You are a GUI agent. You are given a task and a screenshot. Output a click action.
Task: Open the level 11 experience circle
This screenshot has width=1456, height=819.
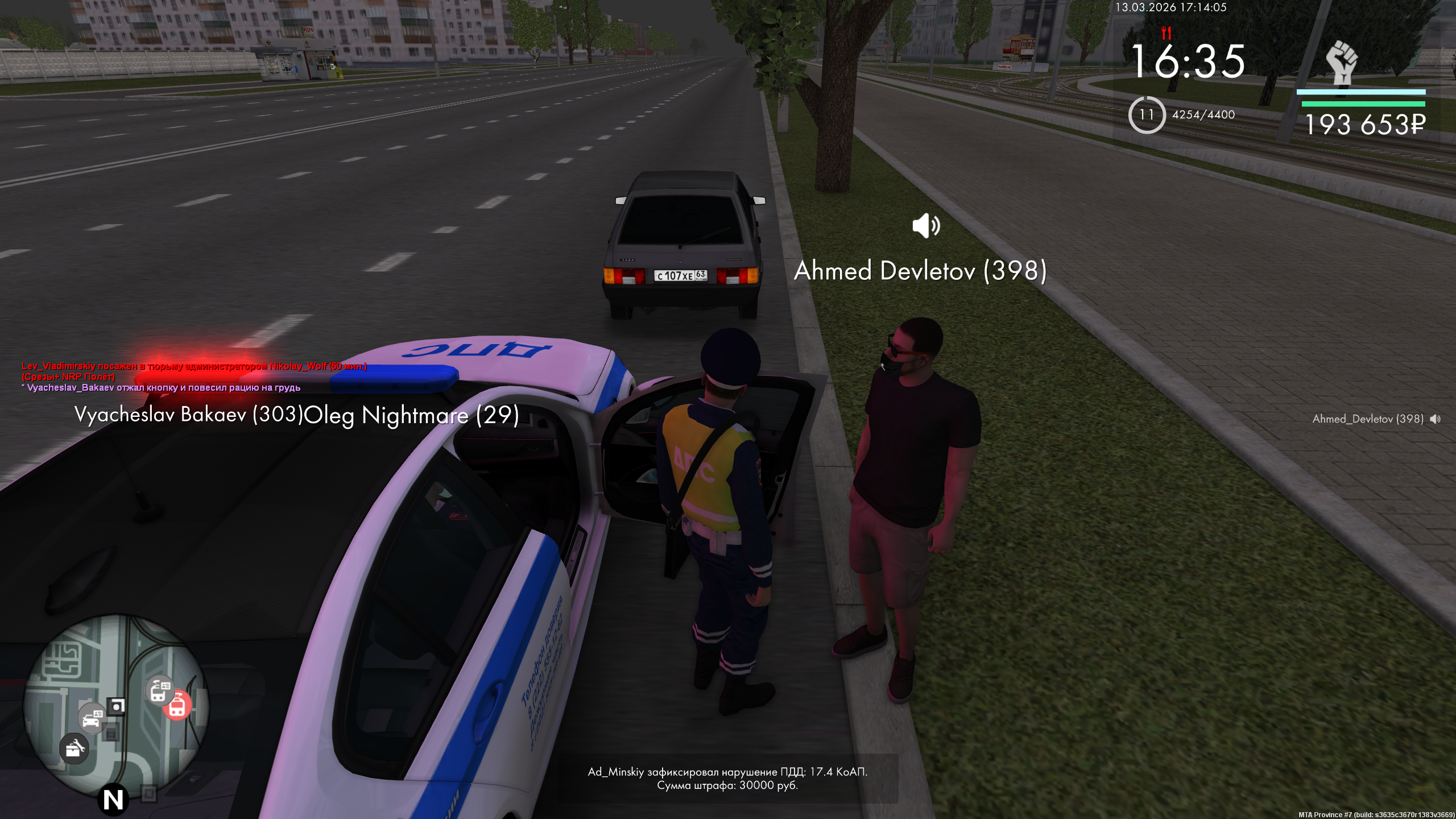(1147, 115)
